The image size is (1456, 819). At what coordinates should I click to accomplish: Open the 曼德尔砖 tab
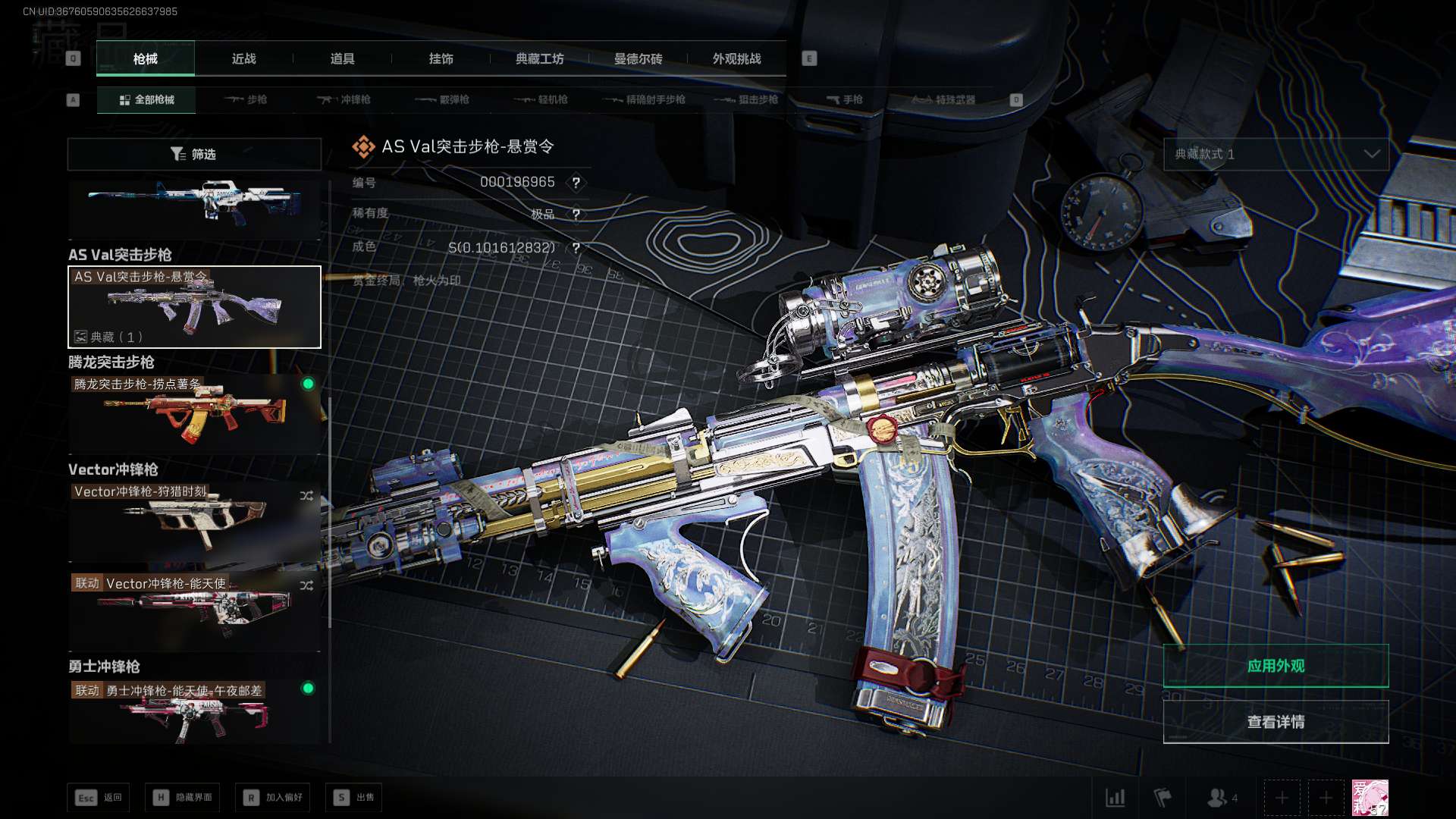click(x=638, y=58)
